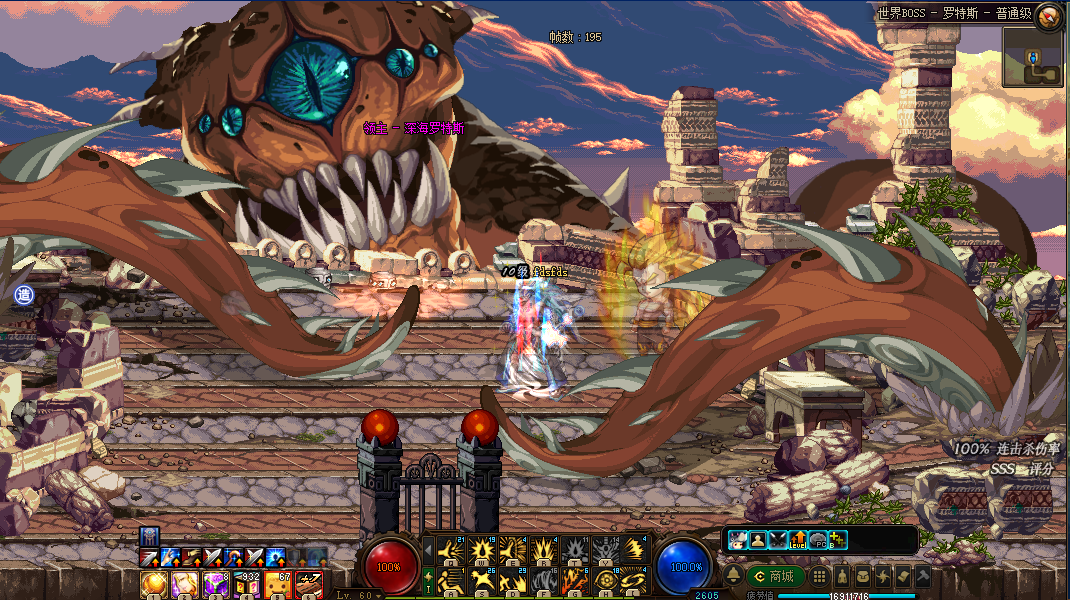
Task: Use the purple cube item in slot 3
Action: point(215,584)
